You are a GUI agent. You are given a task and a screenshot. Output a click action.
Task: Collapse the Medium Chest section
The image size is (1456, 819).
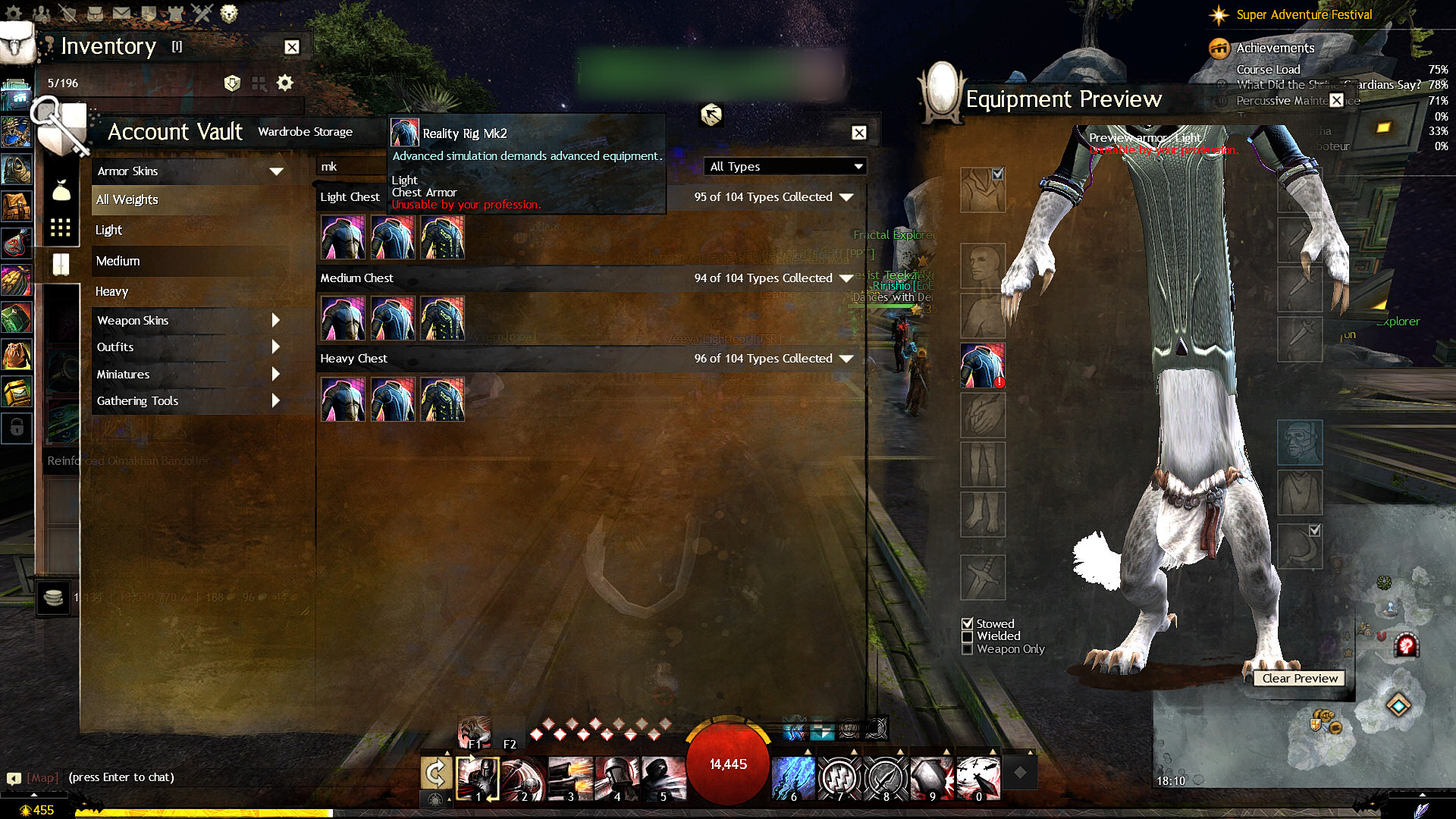pyautogui.click(x=846, y=278)
